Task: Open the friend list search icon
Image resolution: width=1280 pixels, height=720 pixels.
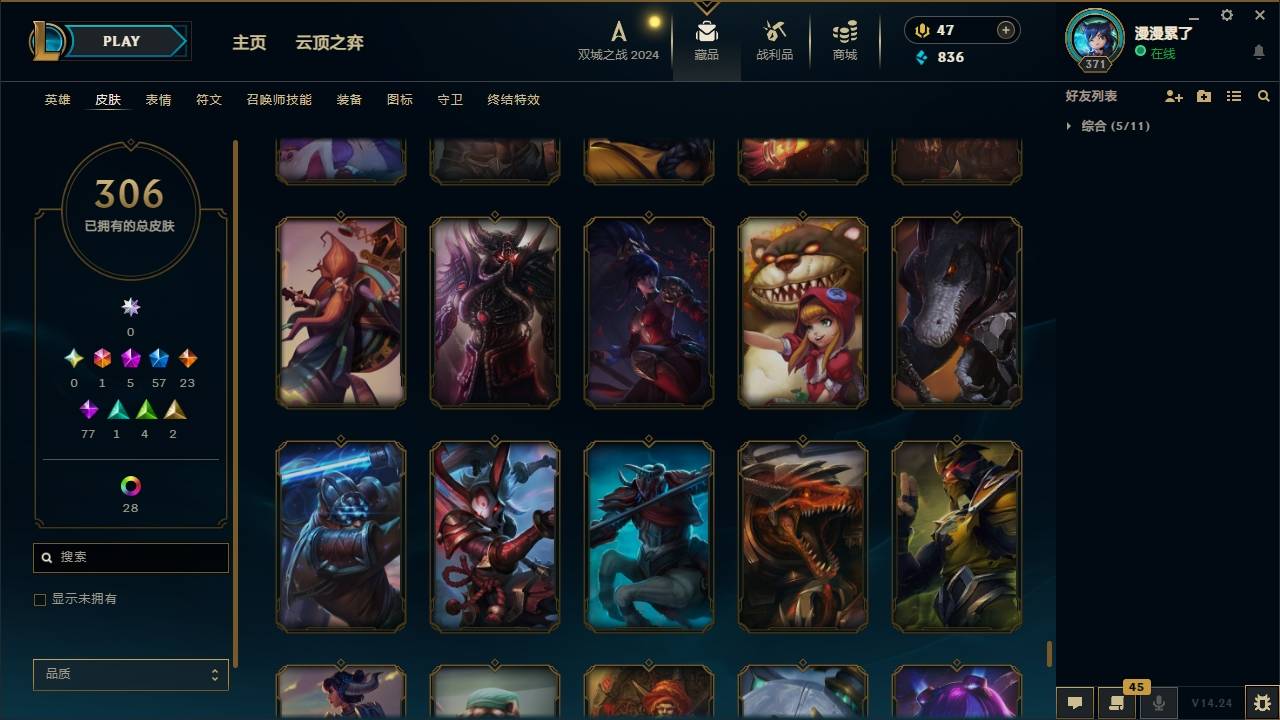Action: (1263, 96)
